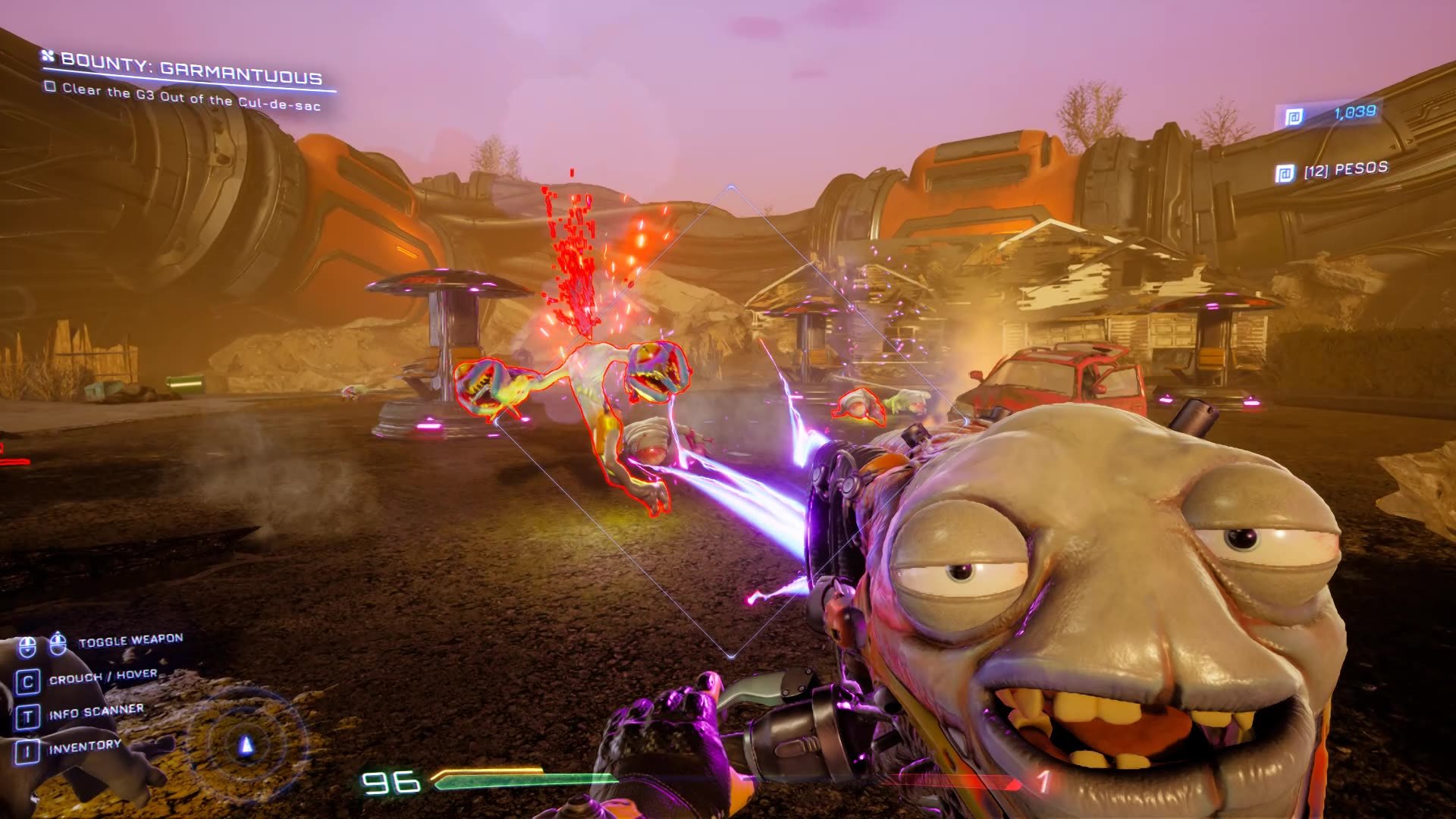Select the Bounty: Garmantuous quest tracker title

(190, 68)
